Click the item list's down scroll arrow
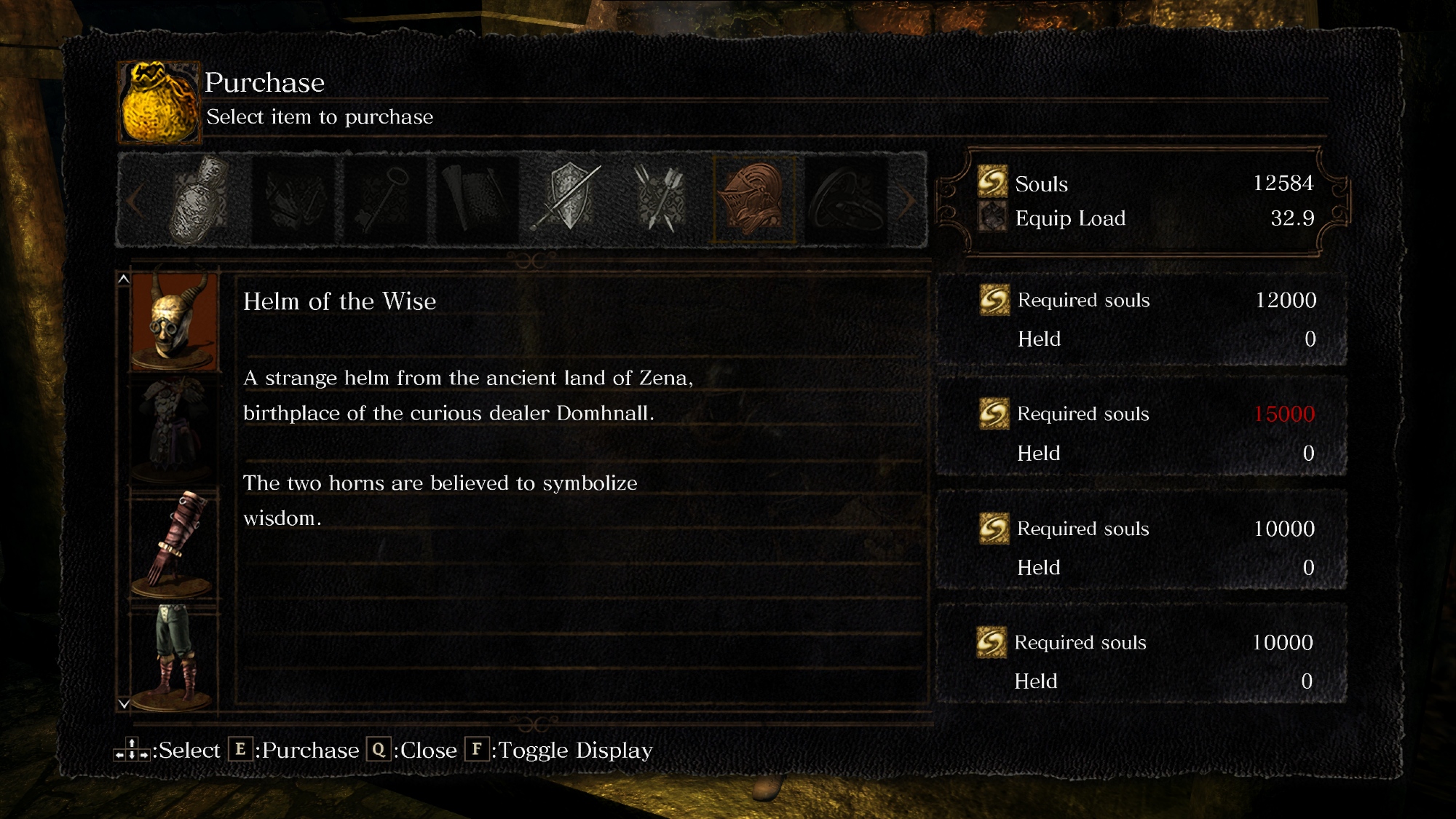Image resolution: width=1456 pixels, height=819 pixels. click(x=124, y=704)
